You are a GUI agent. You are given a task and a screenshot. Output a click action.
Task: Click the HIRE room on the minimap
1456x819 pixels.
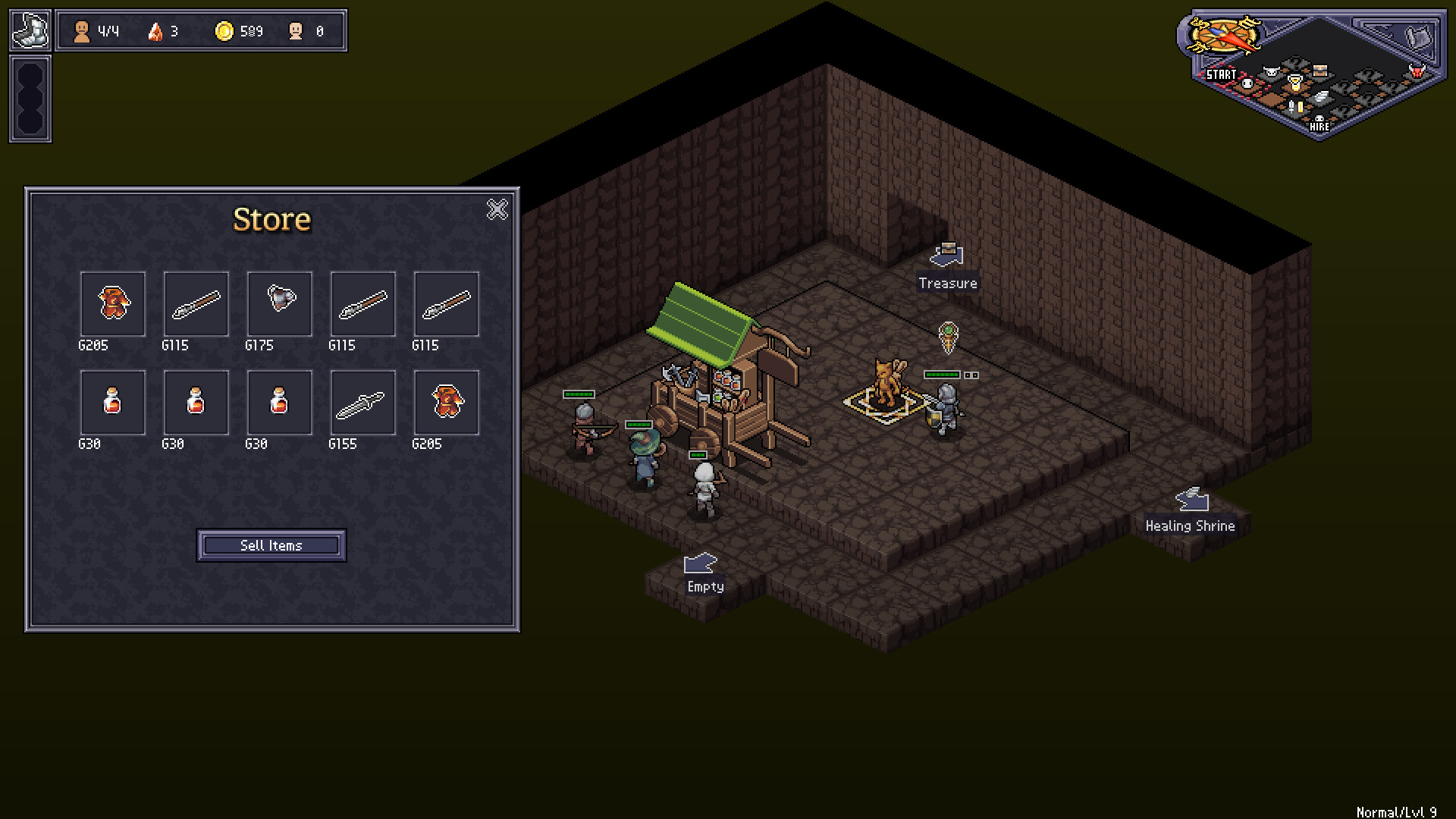[x=1319, y=120]
